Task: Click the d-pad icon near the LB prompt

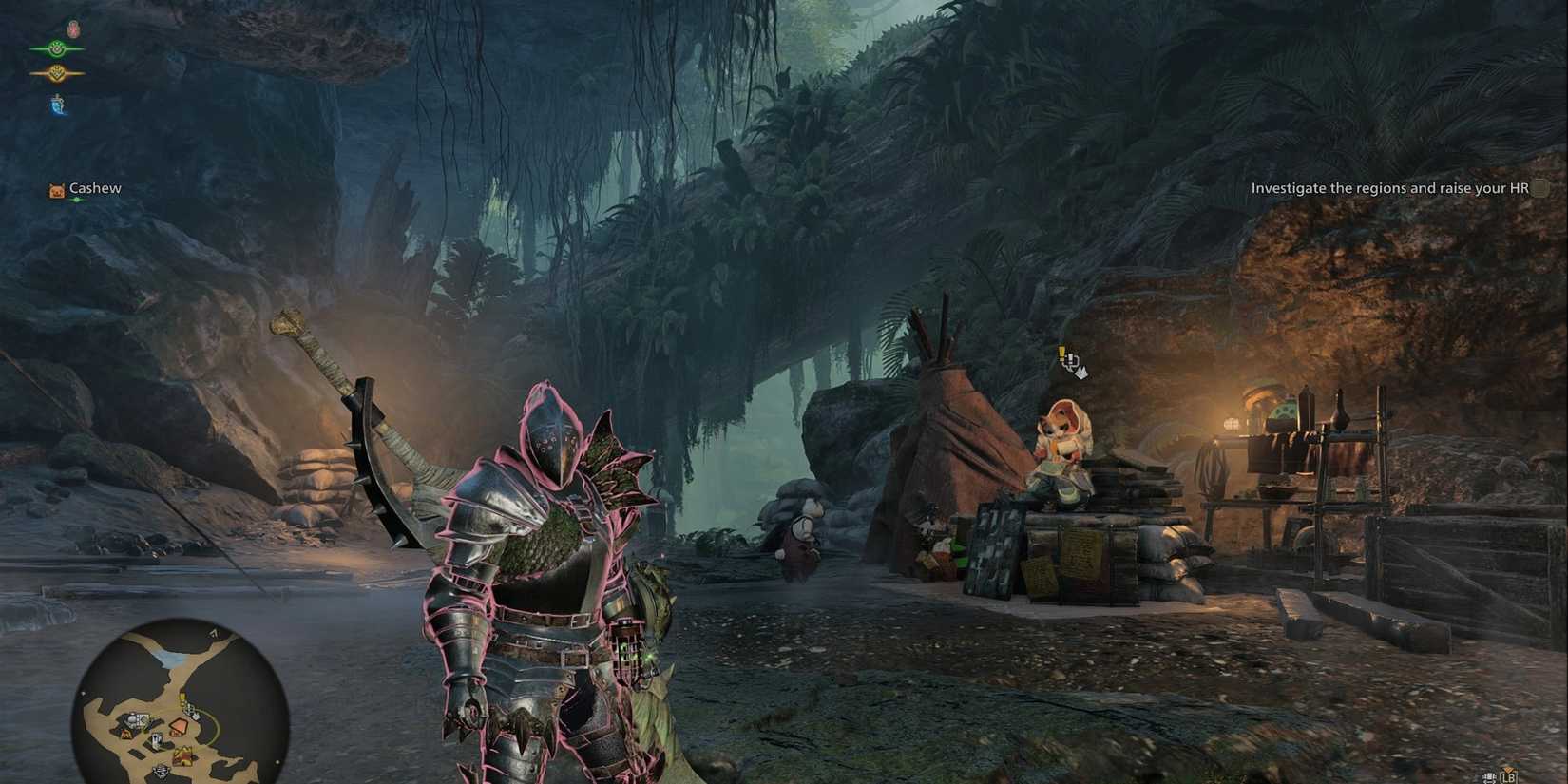Action: 1489,777
